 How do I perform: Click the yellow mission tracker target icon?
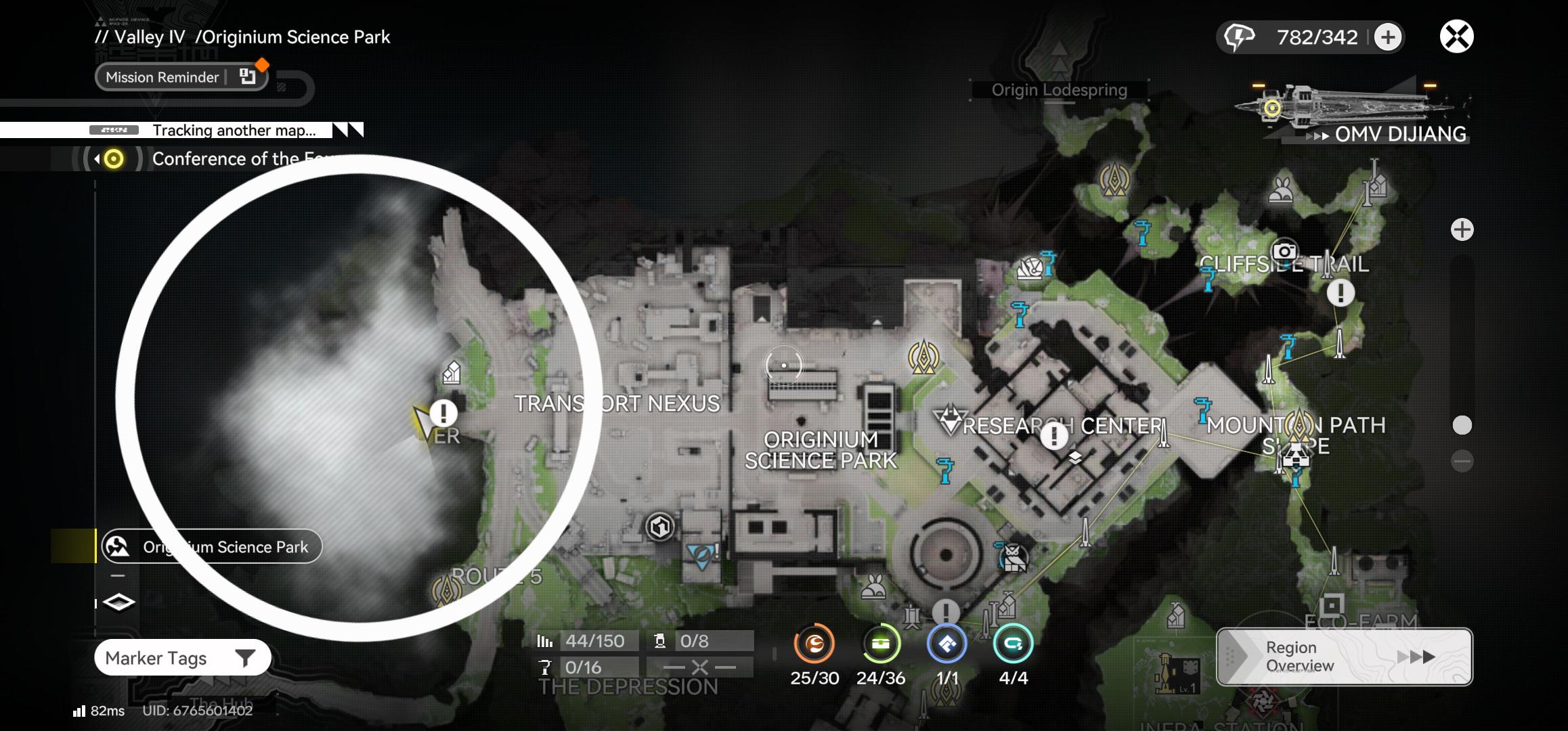point(112,159)
